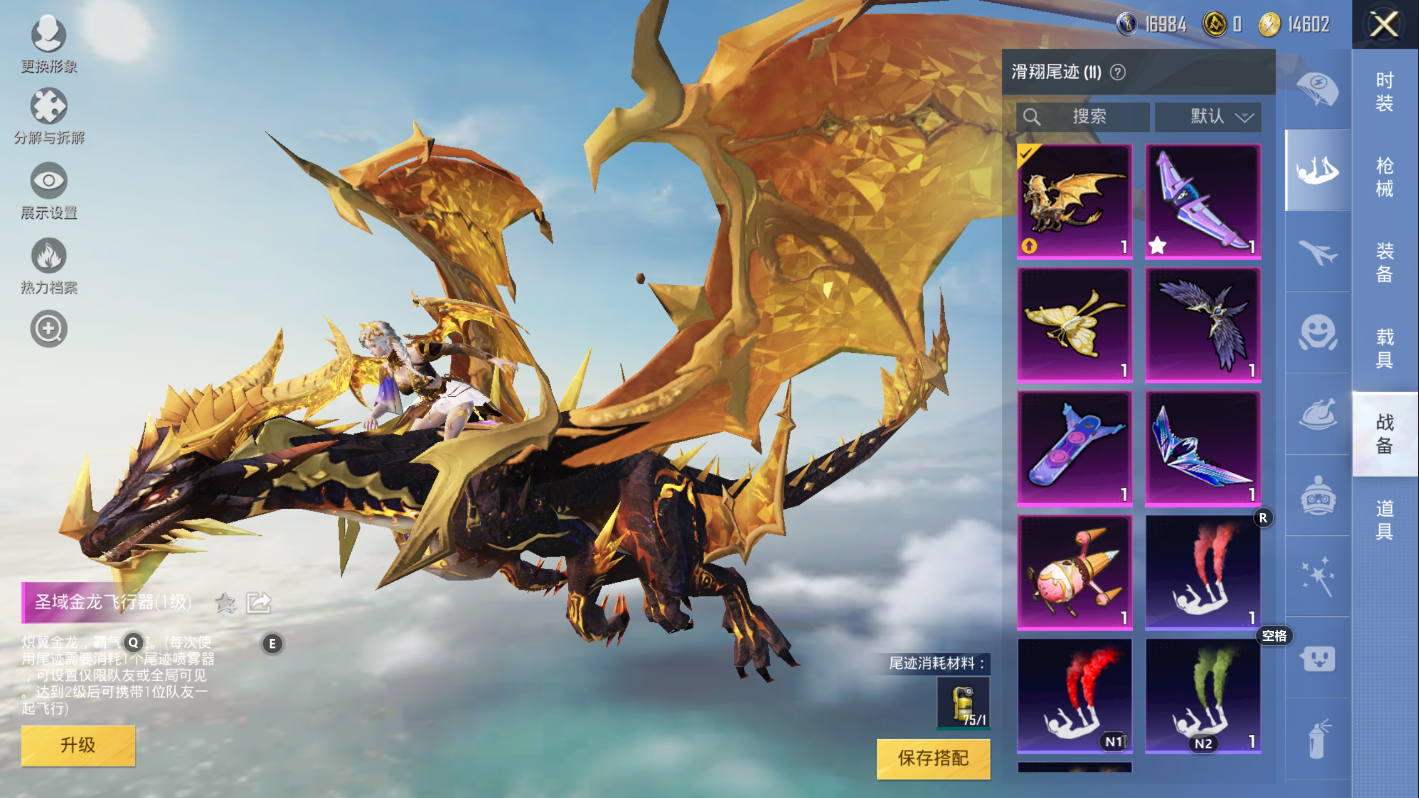Select the golden butterfly glider item
The height and width of the screenshot is (798, 1419).
click(1075, 325)
